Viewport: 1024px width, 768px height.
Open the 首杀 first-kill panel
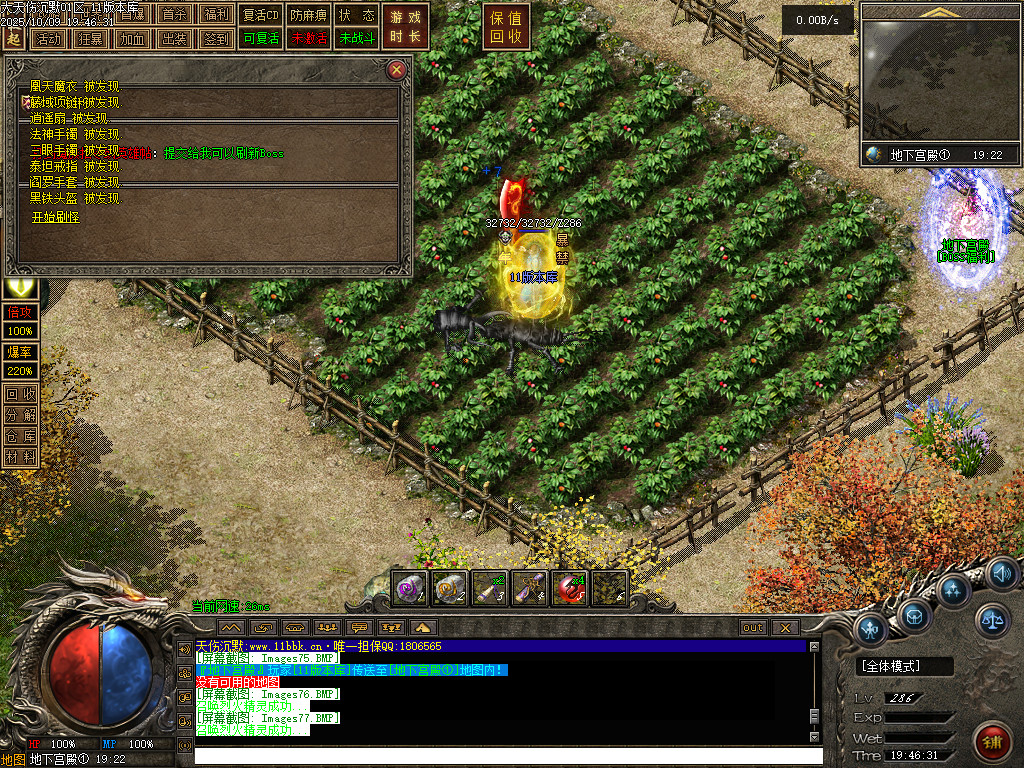(x=174, y=15)
